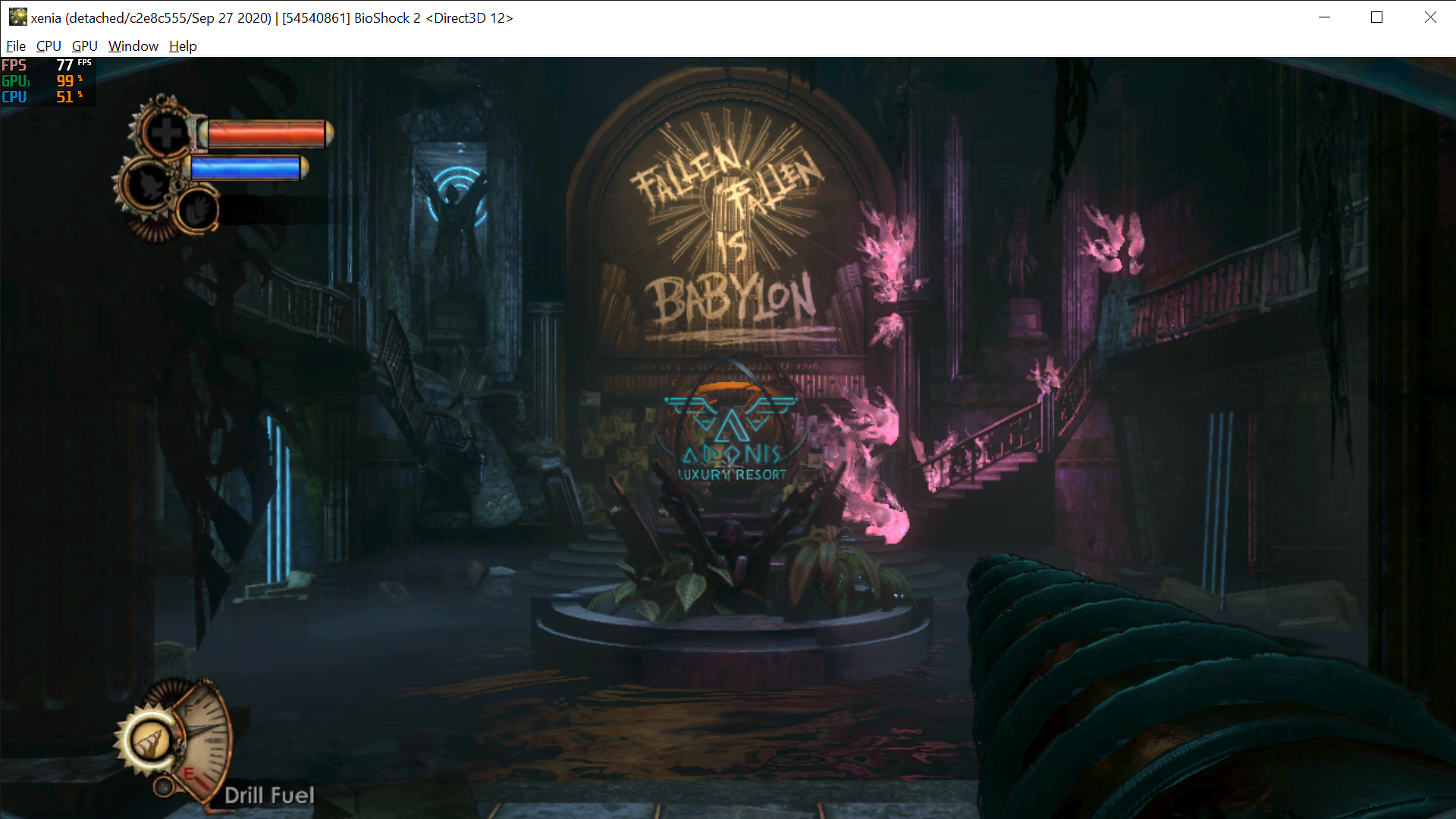Viewport: 1456px width, 819px height.
Task: Click the Xenia application icon in the title bar
Action: pos(17,17)
